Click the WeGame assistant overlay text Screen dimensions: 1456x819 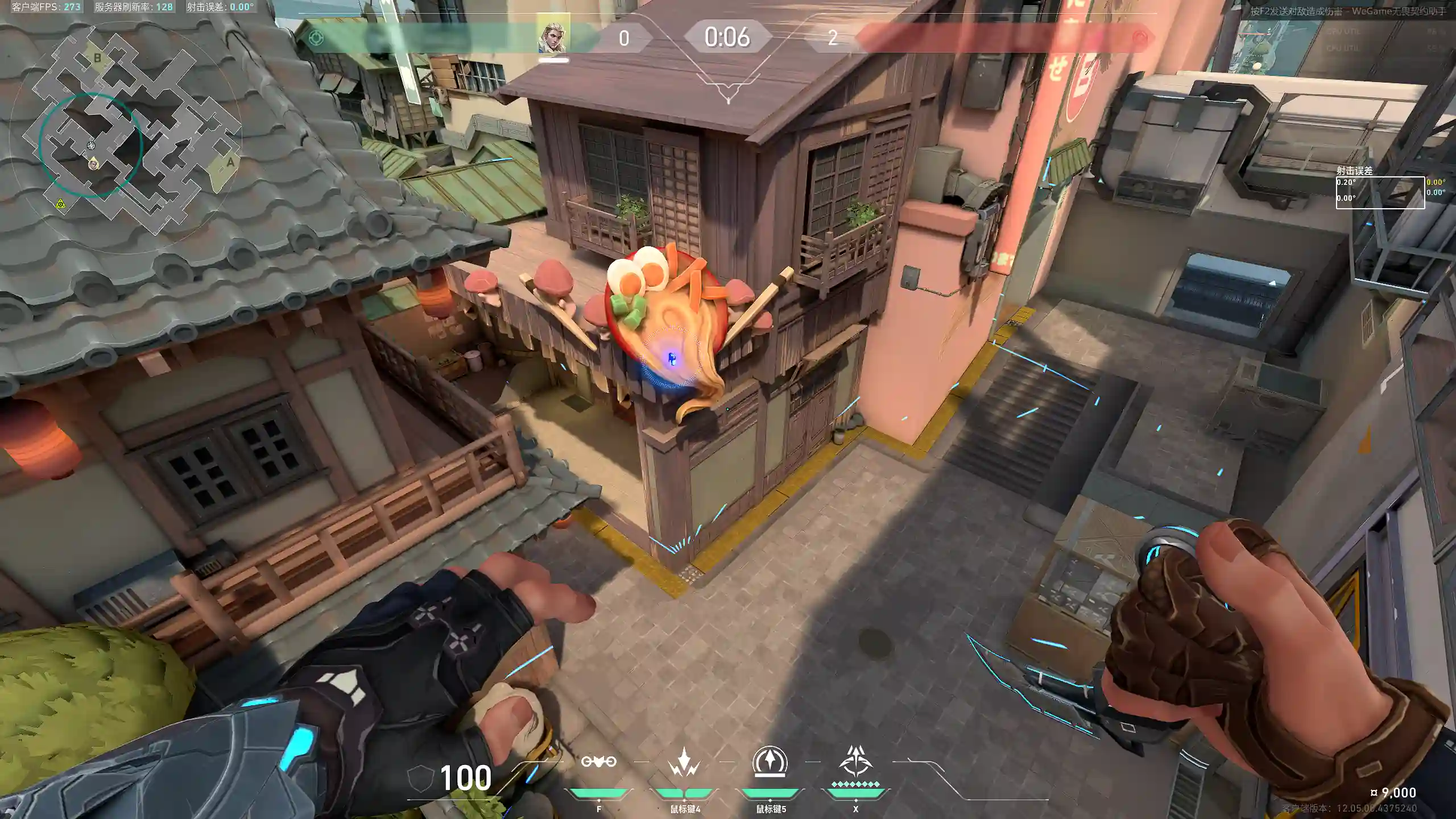pyautogui.click(x=1347, y=11)
